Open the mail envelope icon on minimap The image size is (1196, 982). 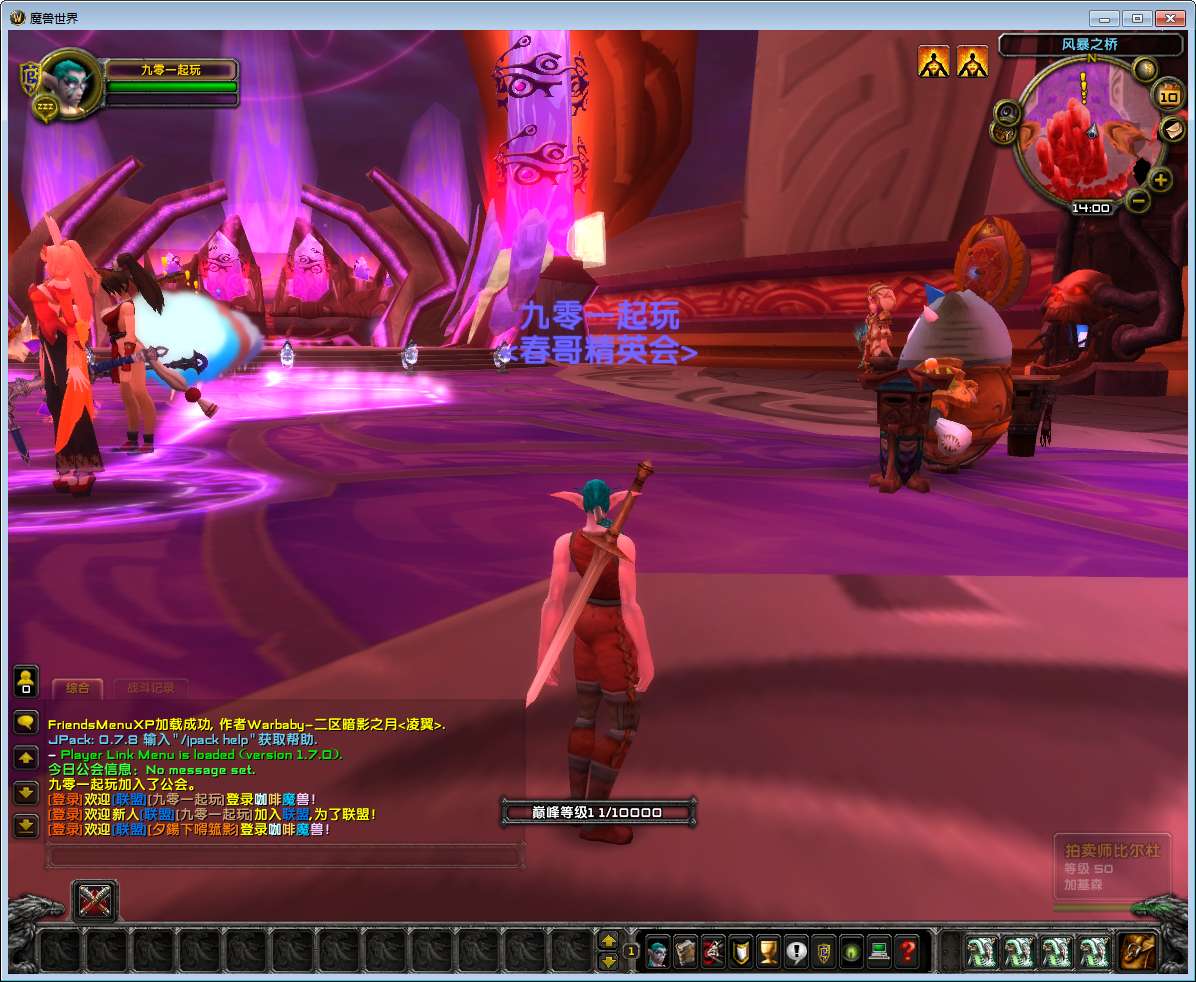[1170, 129]
